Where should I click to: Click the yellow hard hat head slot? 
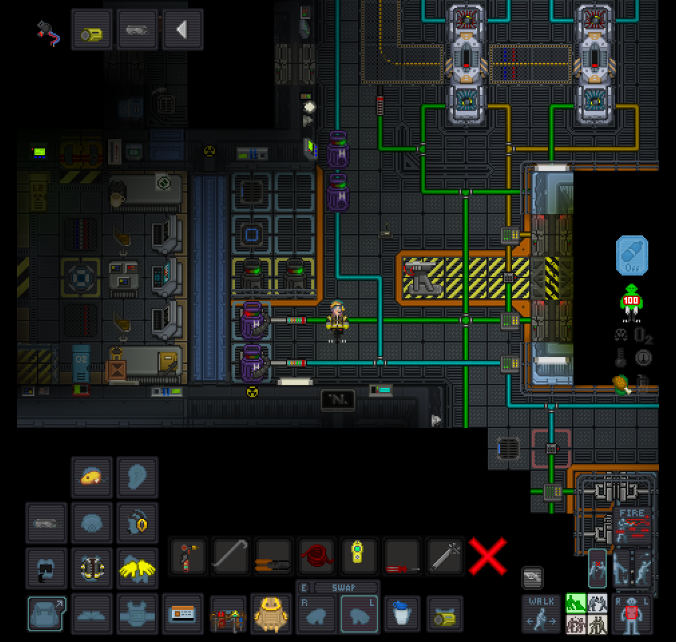coord(92,478)
